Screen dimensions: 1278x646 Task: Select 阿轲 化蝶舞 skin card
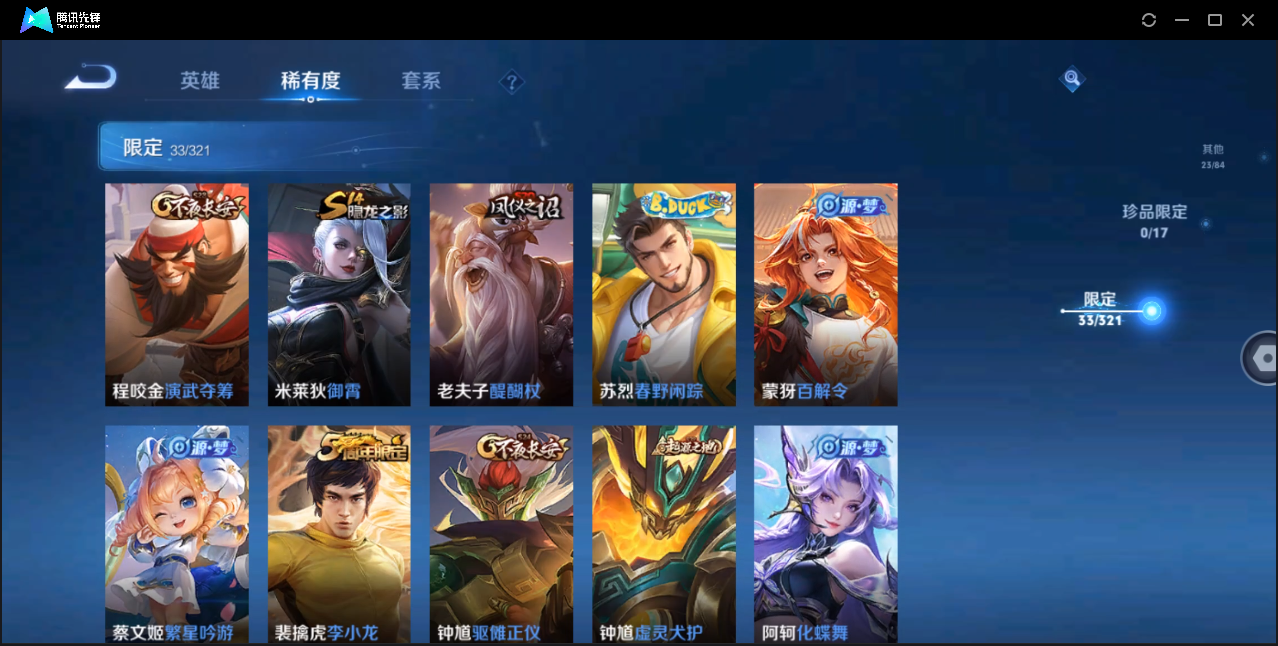tap(826, 534)
